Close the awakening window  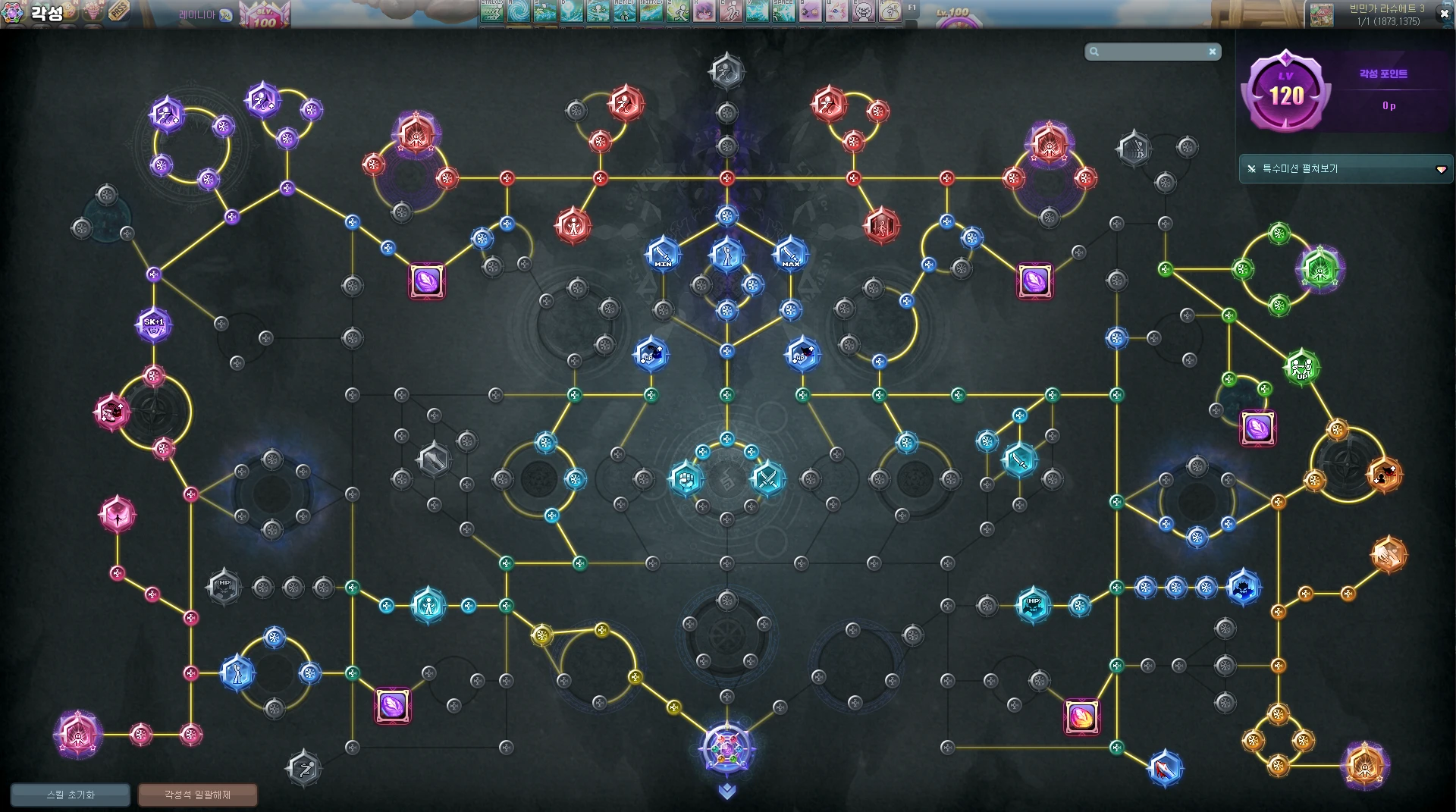pos(1444,14)
